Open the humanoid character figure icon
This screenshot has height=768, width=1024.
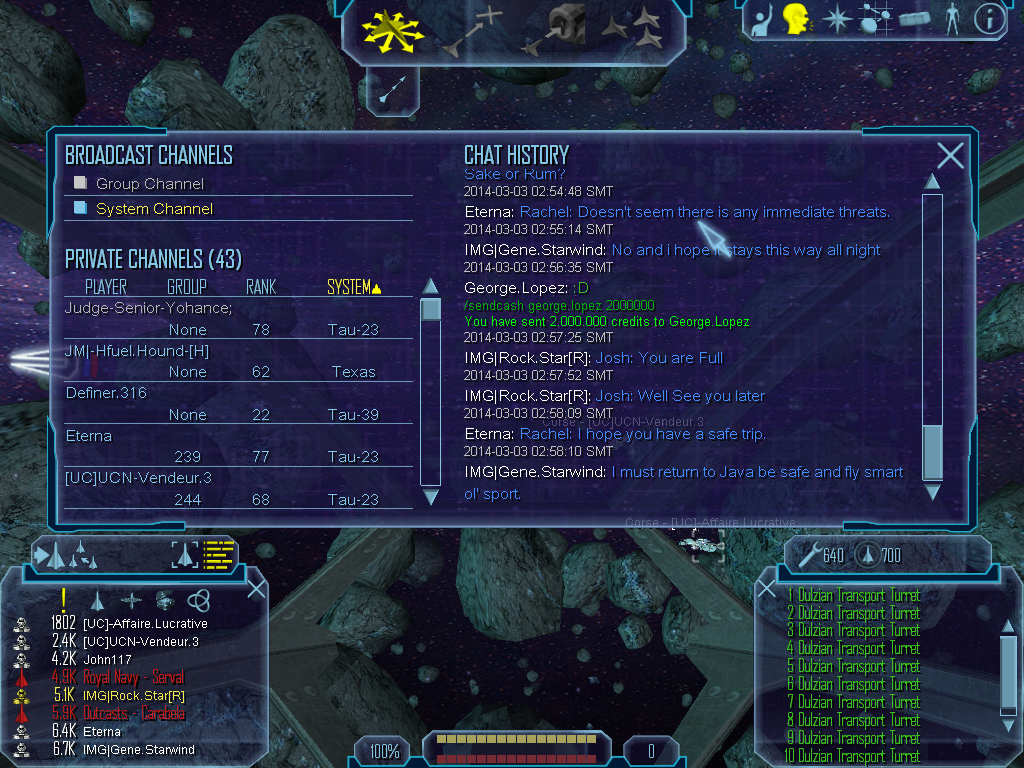[952, 19]
